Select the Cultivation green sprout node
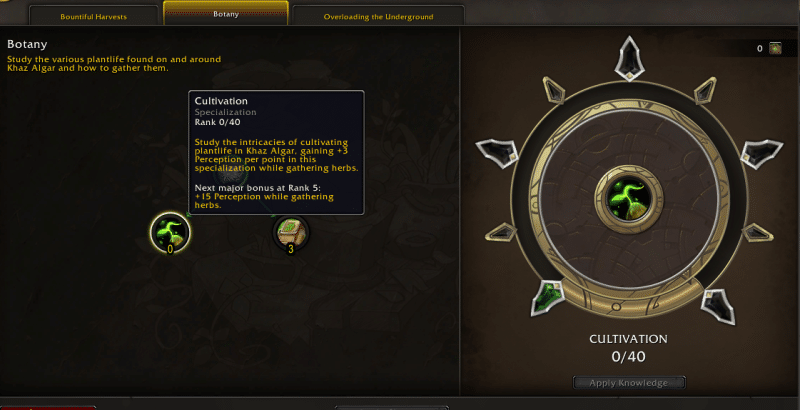Image resolution: width=800 pixels, height=410 pixels. coord(170,232)
